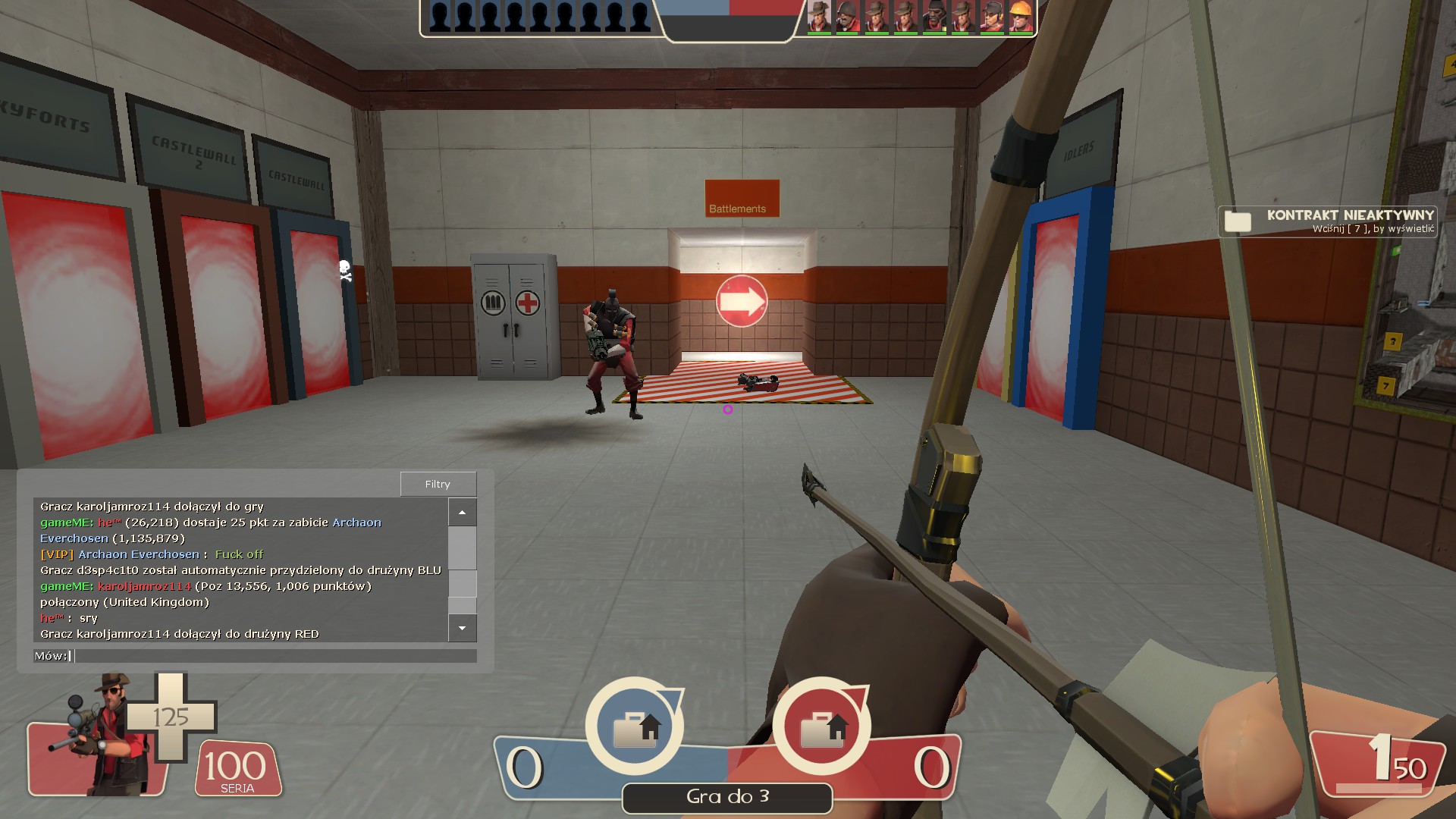Click the Sniper class portrait
1456x819 pixels.
coord(102,734)
